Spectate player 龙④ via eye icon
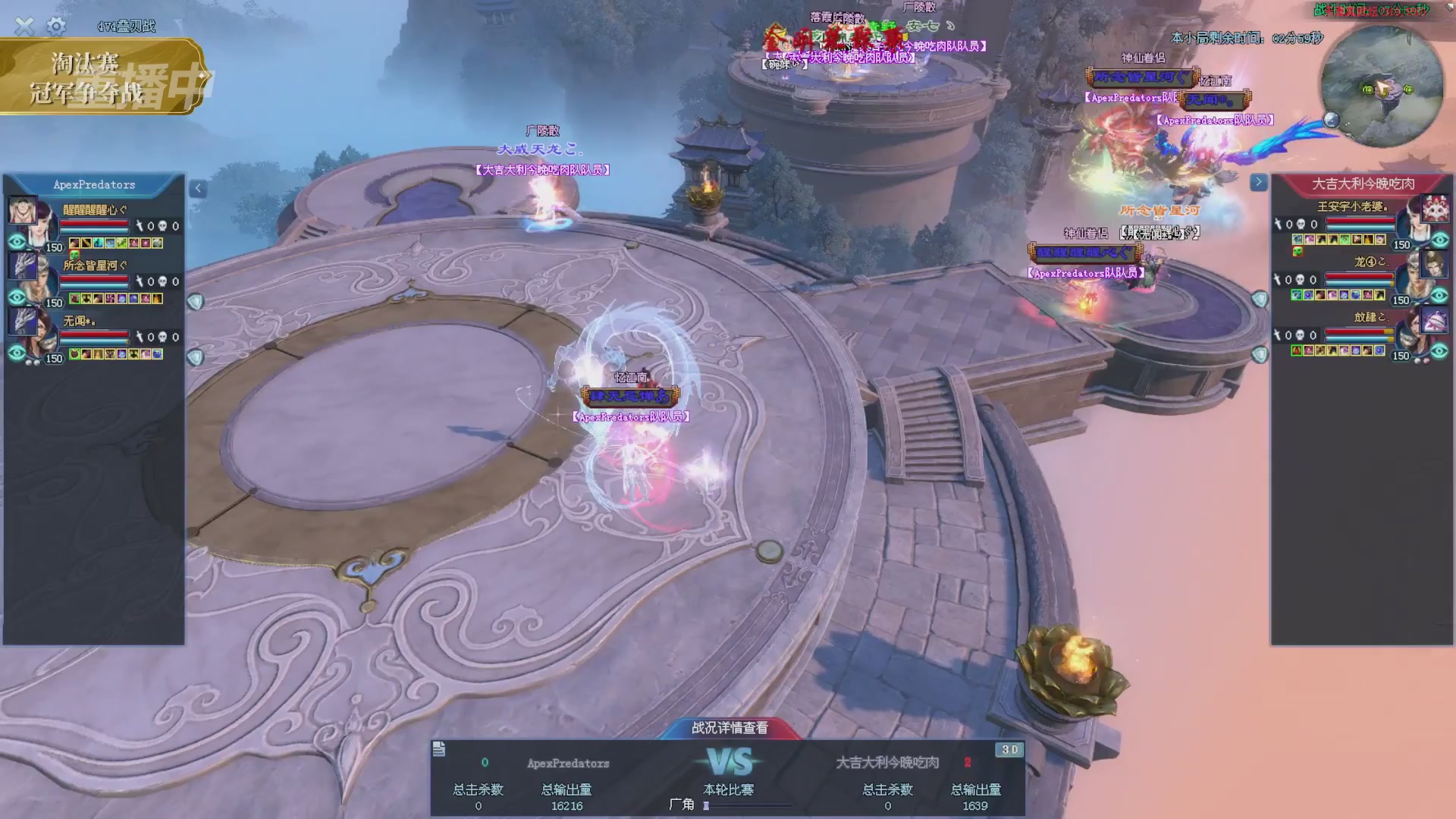 (1439, 296)
